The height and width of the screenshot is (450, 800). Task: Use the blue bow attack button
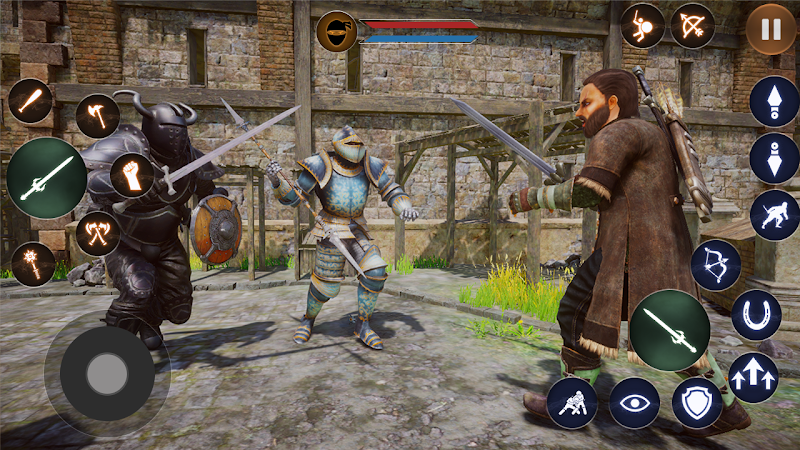(x=715, y=265)
